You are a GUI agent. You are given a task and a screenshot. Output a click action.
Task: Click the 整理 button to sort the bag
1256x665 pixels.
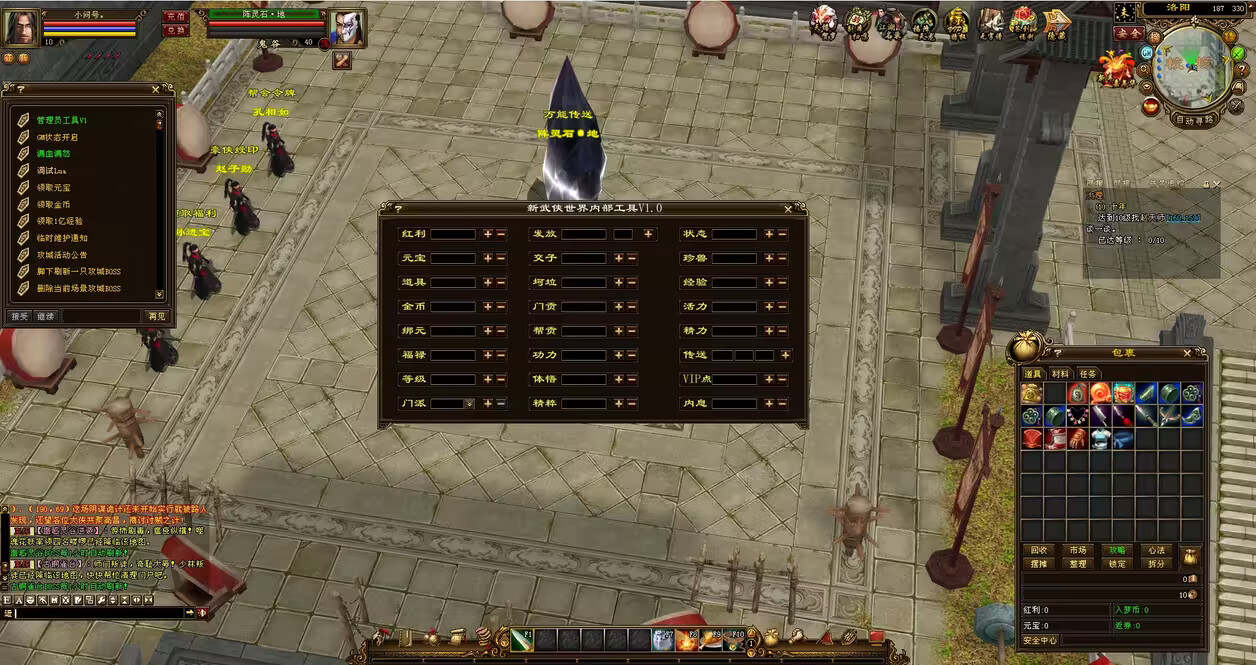click(1078, 564)
